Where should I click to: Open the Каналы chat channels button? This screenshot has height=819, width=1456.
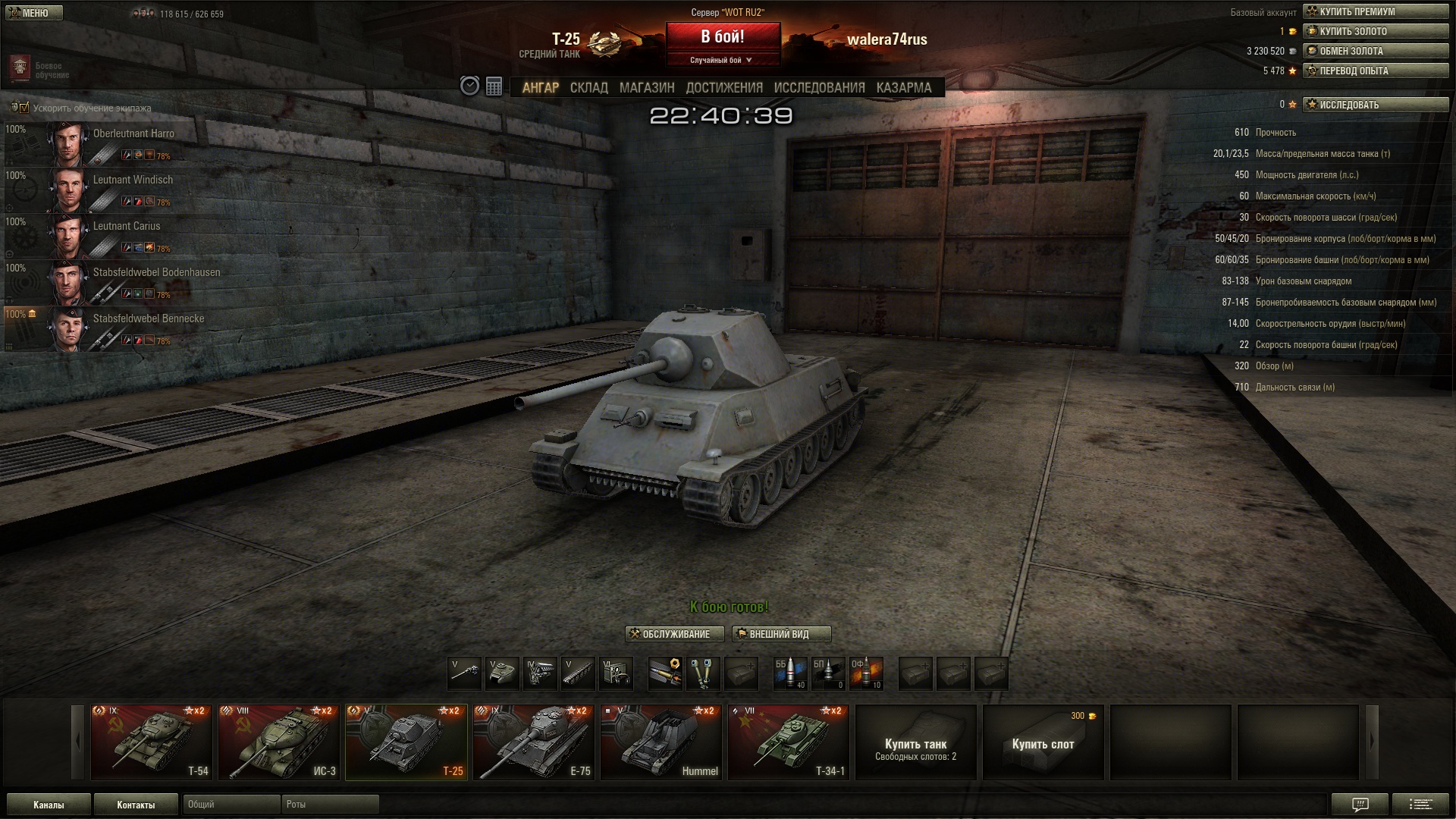tap(49, 805)
